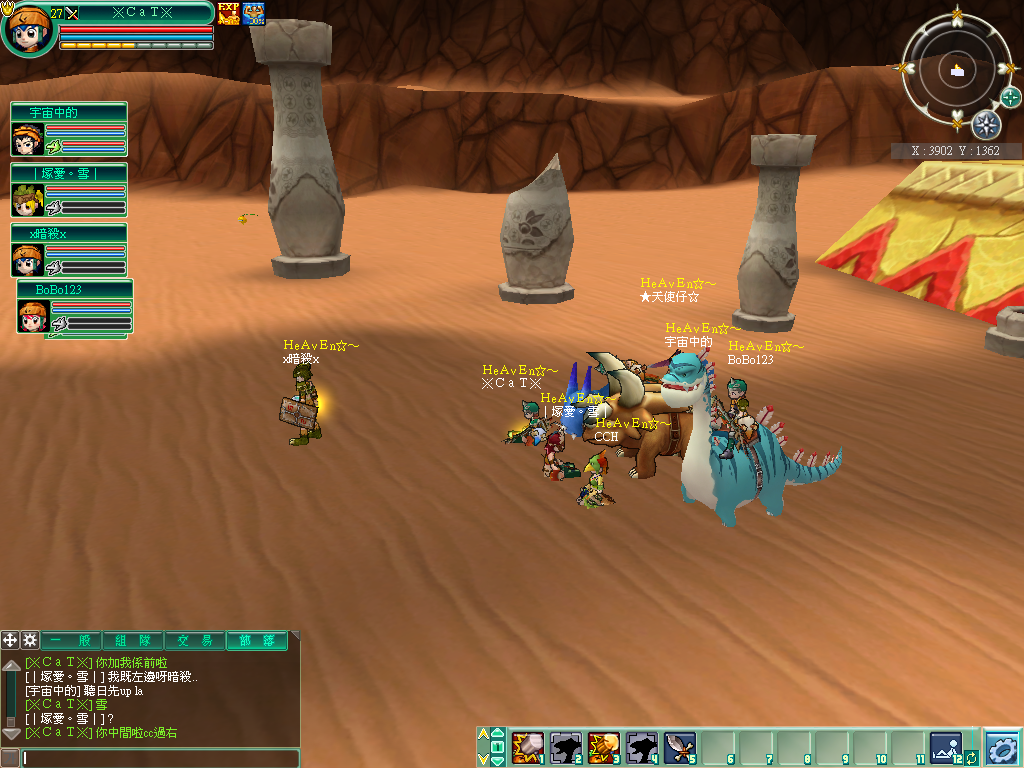The image size is (1024, 768).
Task: Click the hotbar green refresh arrows button
Action: (x=971, y=759)
